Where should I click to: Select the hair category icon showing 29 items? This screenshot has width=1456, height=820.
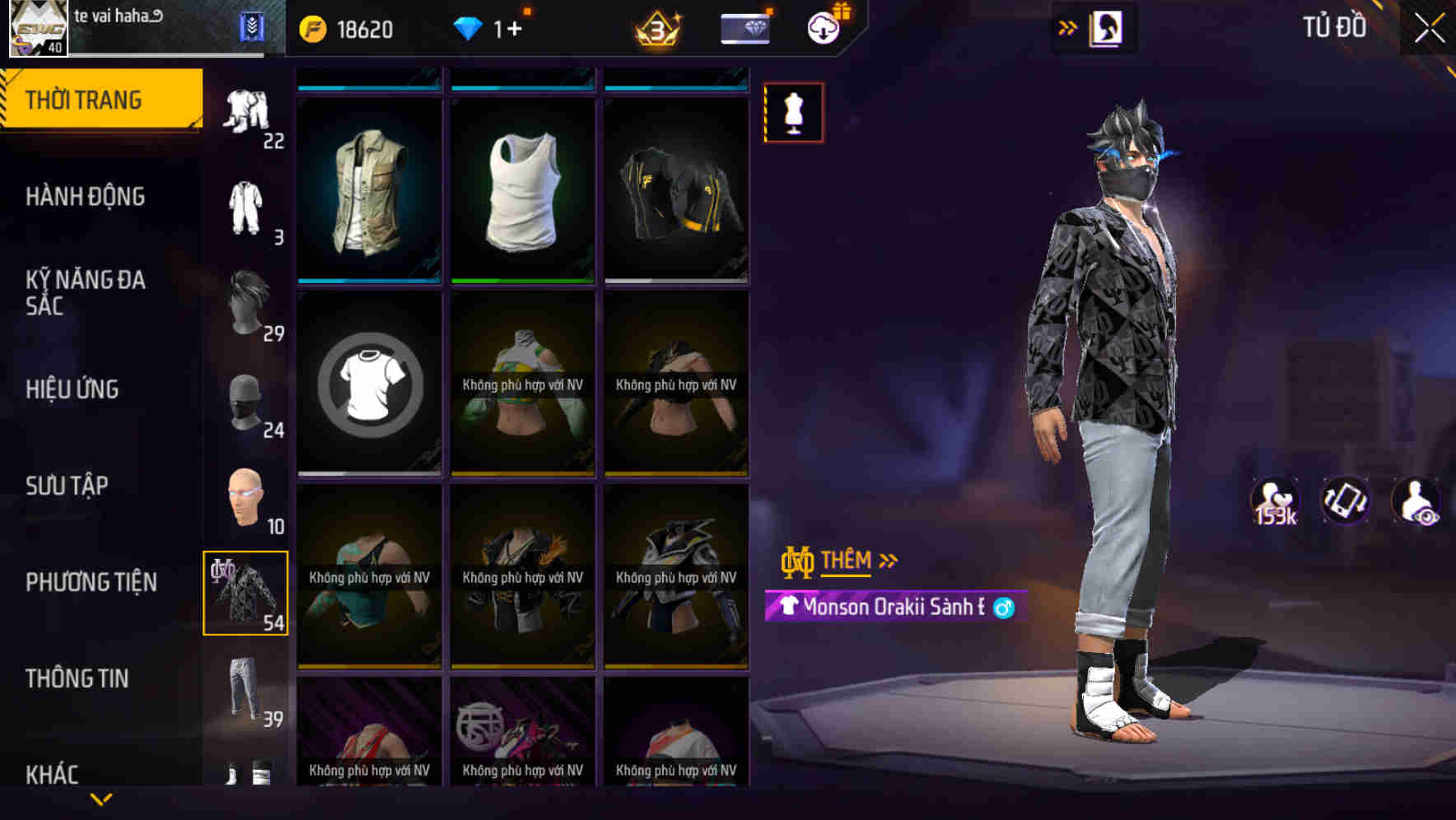(245, 309)
